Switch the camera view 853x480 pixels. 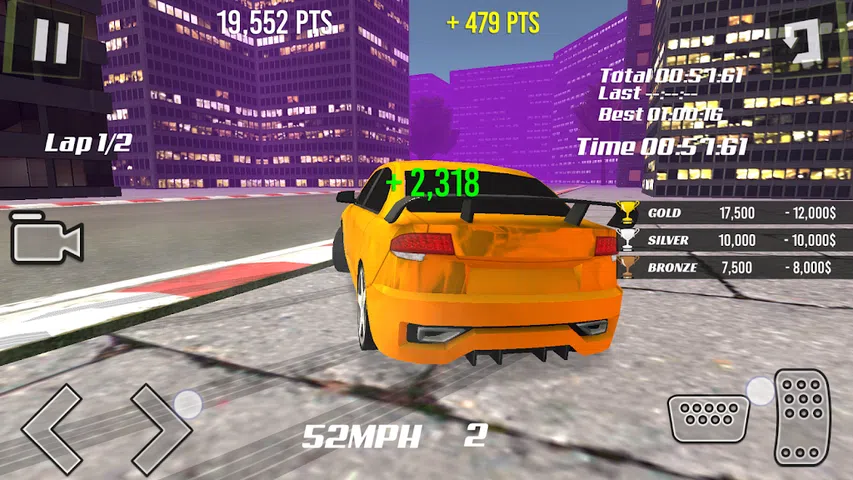click(x=46, y=239)
